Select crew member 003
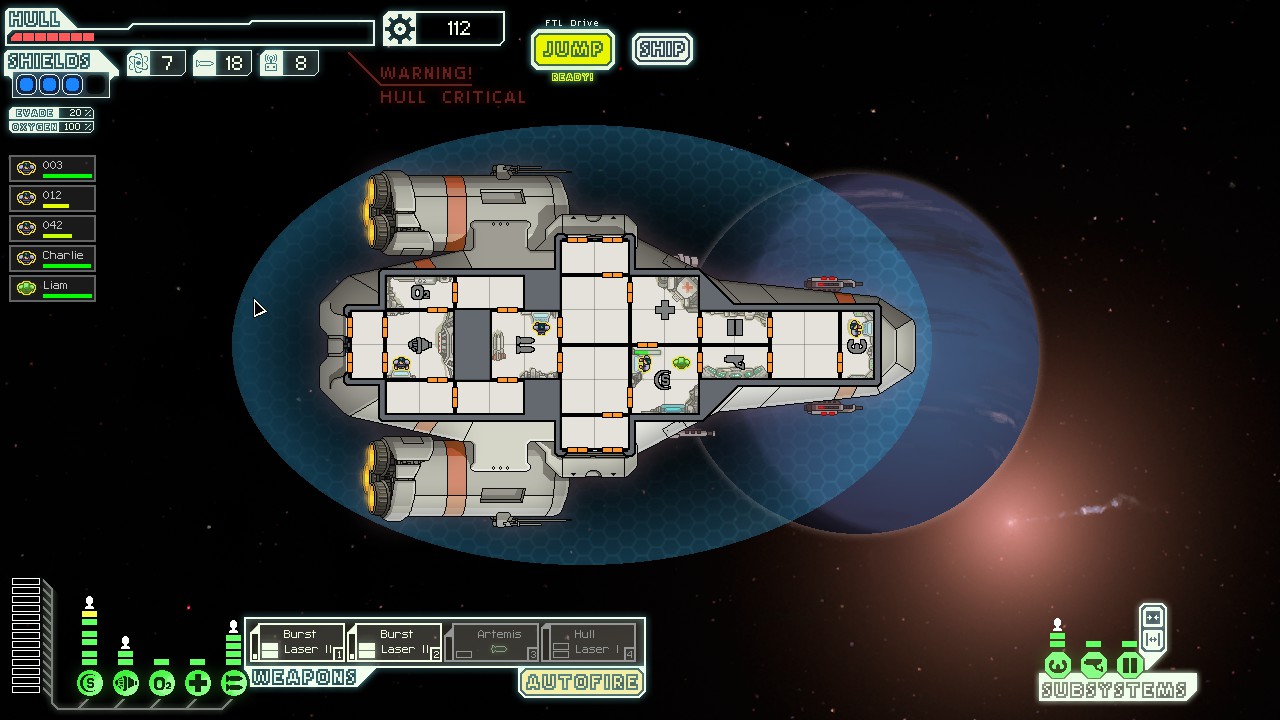This screenshot has height=720, width=1280. pyautogui.click(x=53, y=168)
